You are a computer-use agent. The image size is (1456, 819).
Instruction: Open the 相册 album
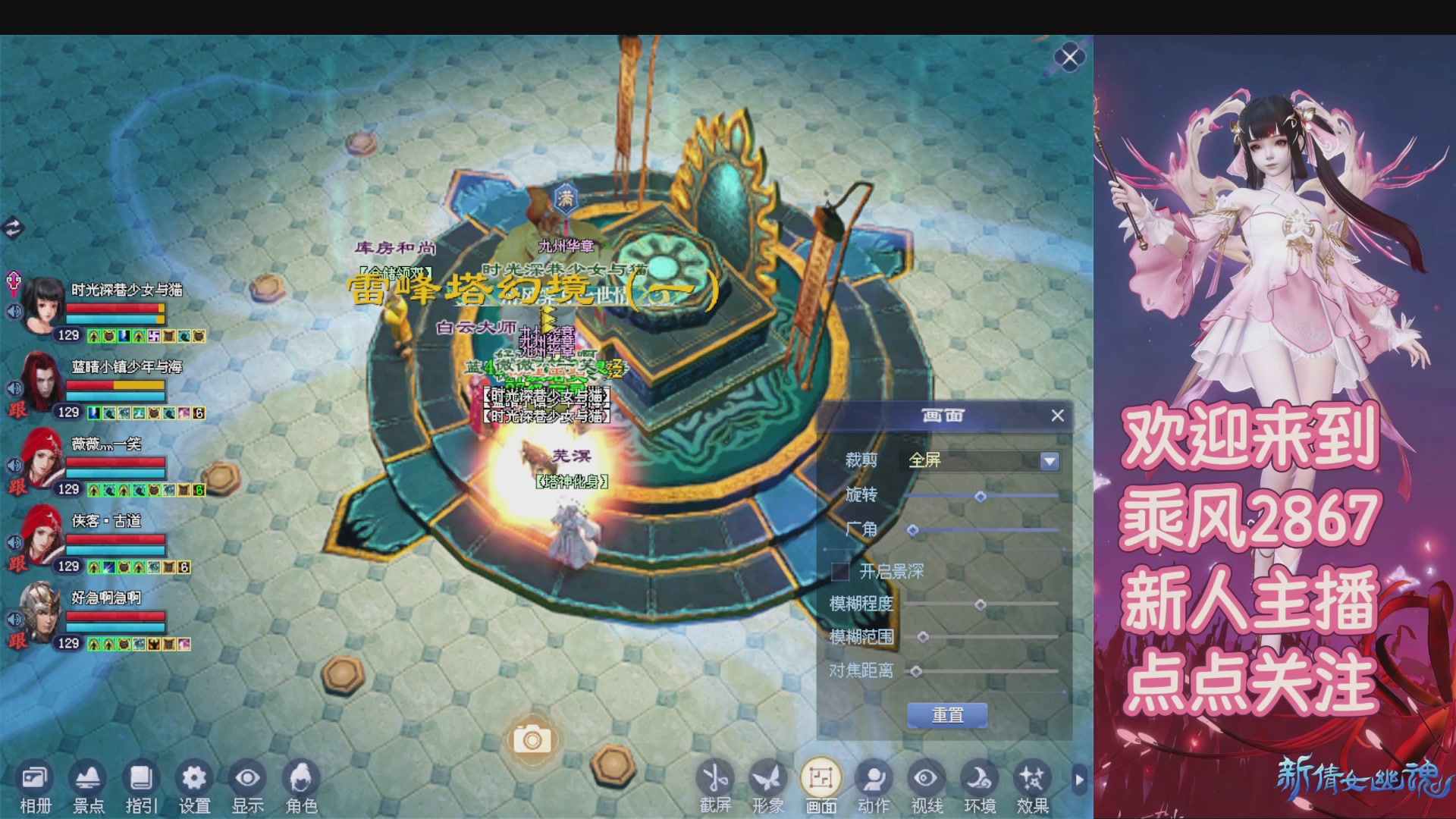point(35,787)
